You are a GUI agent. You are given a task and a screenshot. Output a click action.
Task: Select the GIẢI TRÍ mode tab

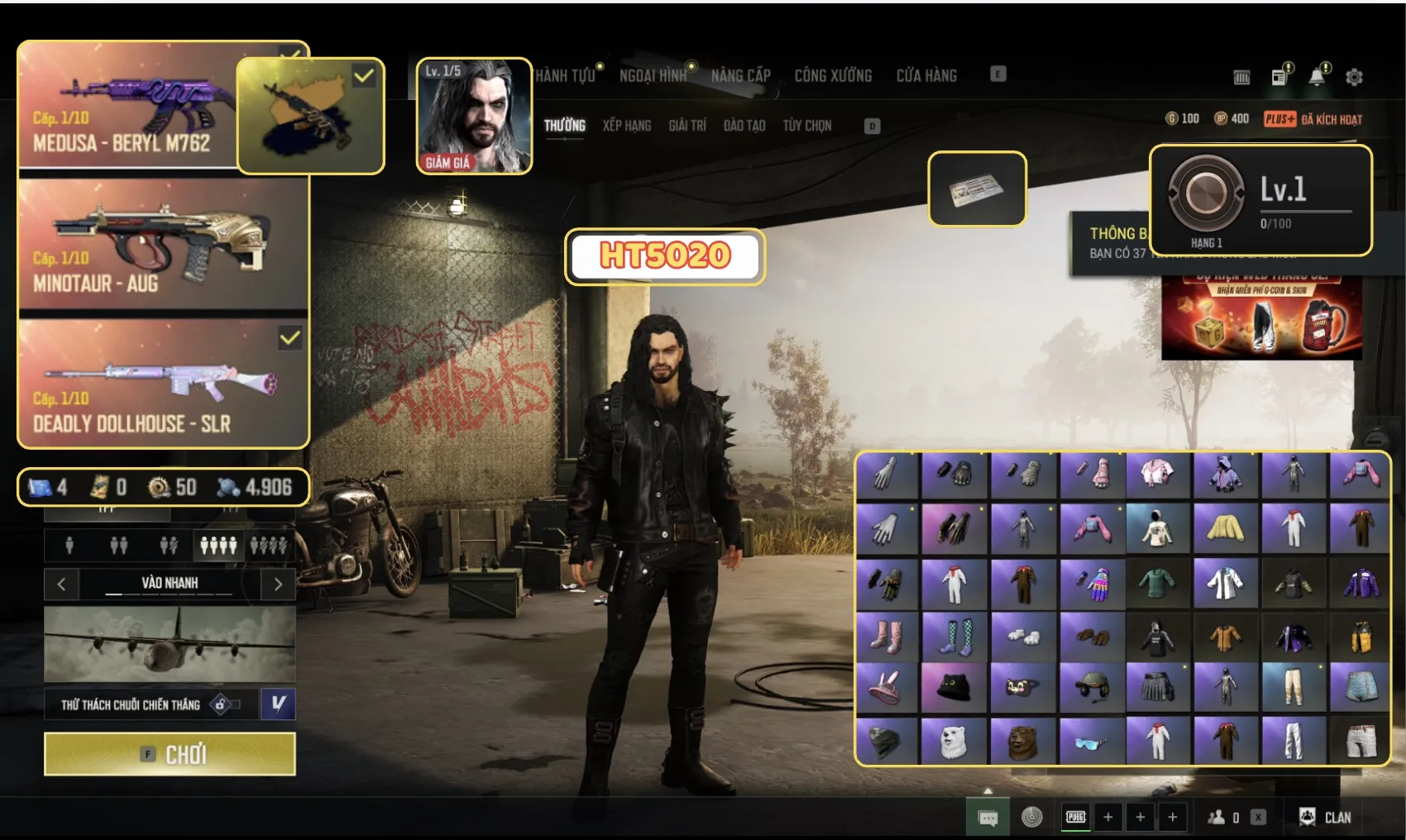coord(687,126)
